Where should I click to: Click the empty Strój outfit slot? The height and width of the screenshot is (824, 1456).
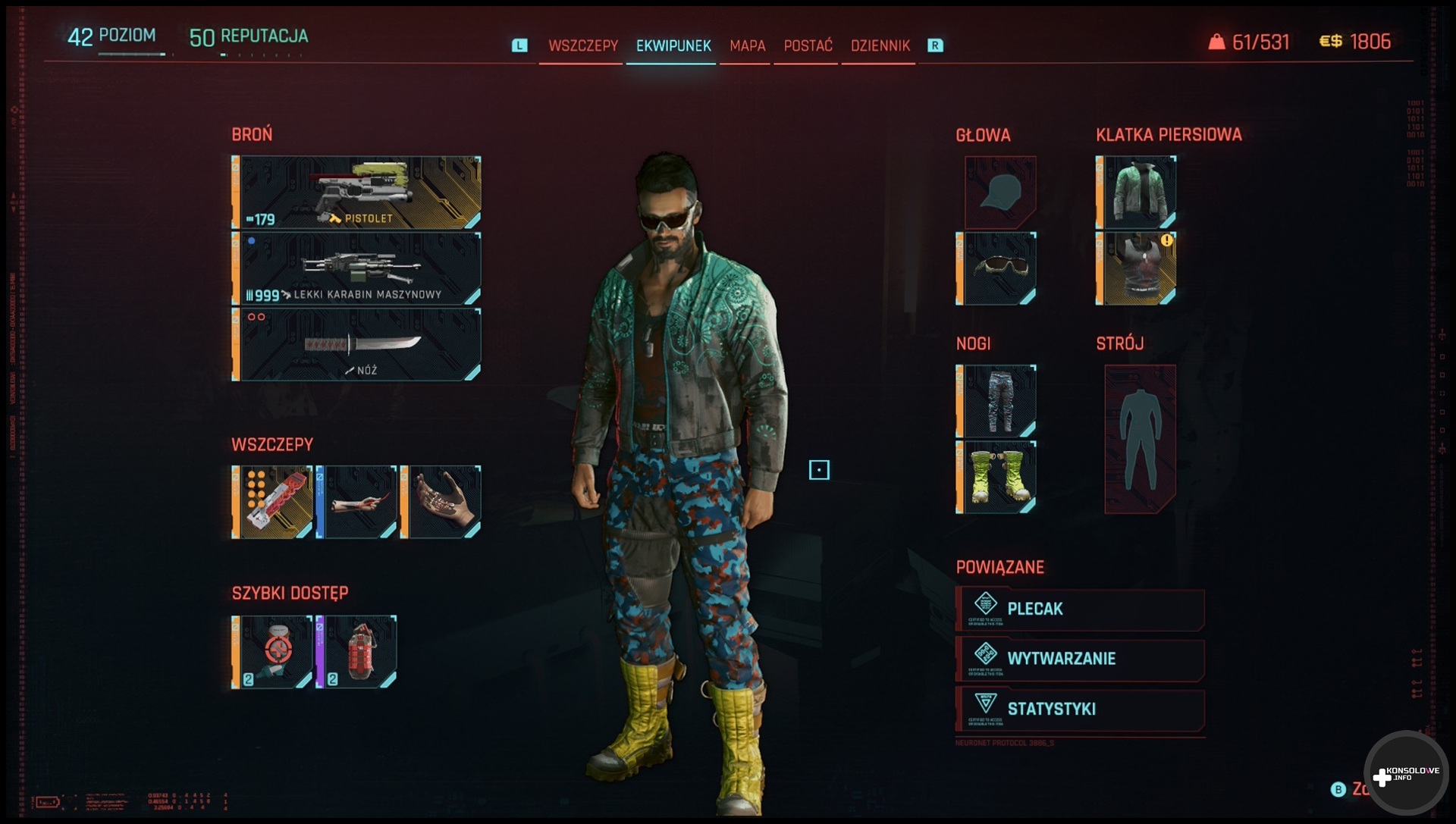(x=1140, y=439)
